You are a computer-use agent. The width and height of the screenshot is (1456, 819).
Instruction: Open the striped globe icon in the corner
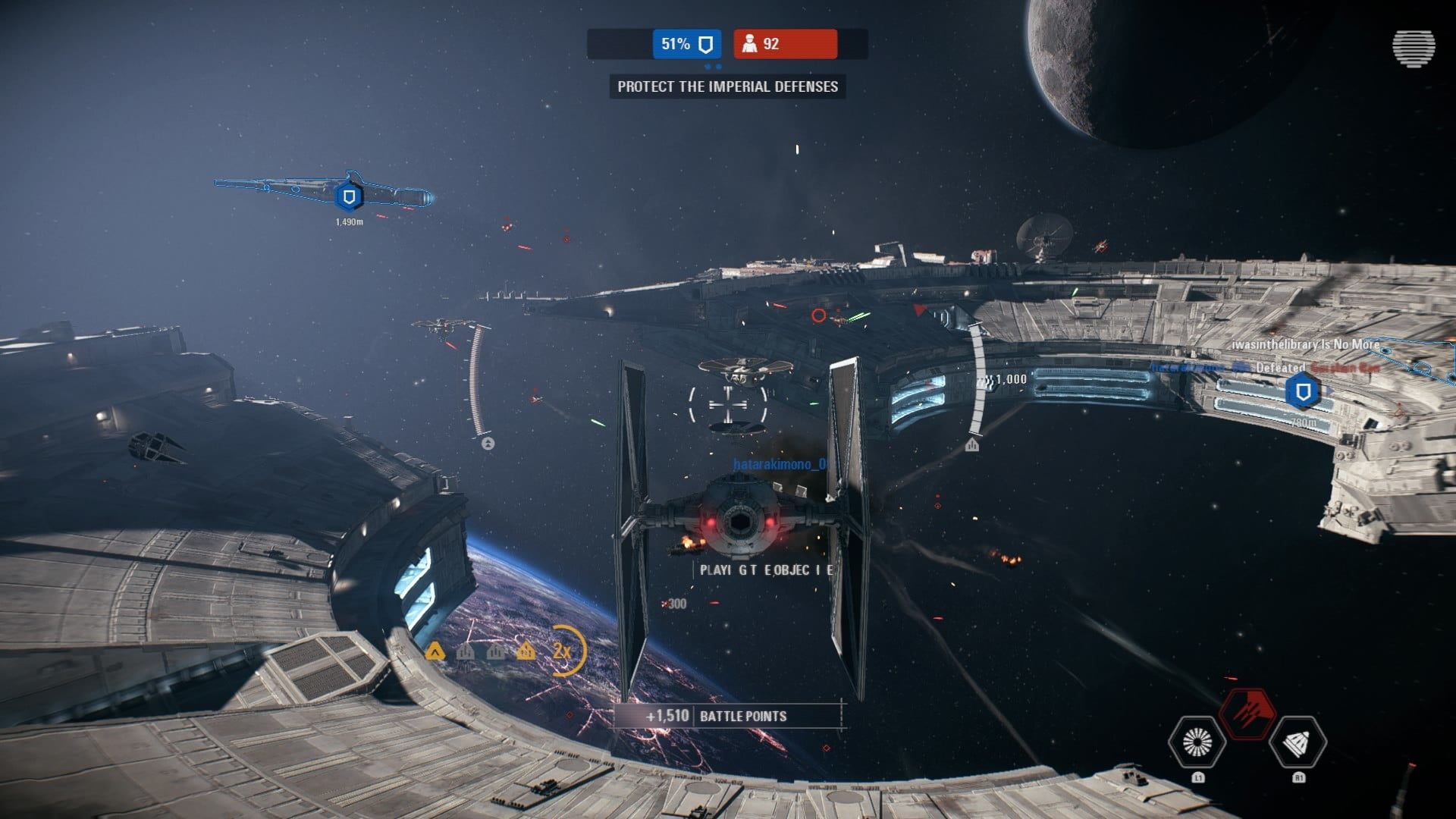point(1413,49)
